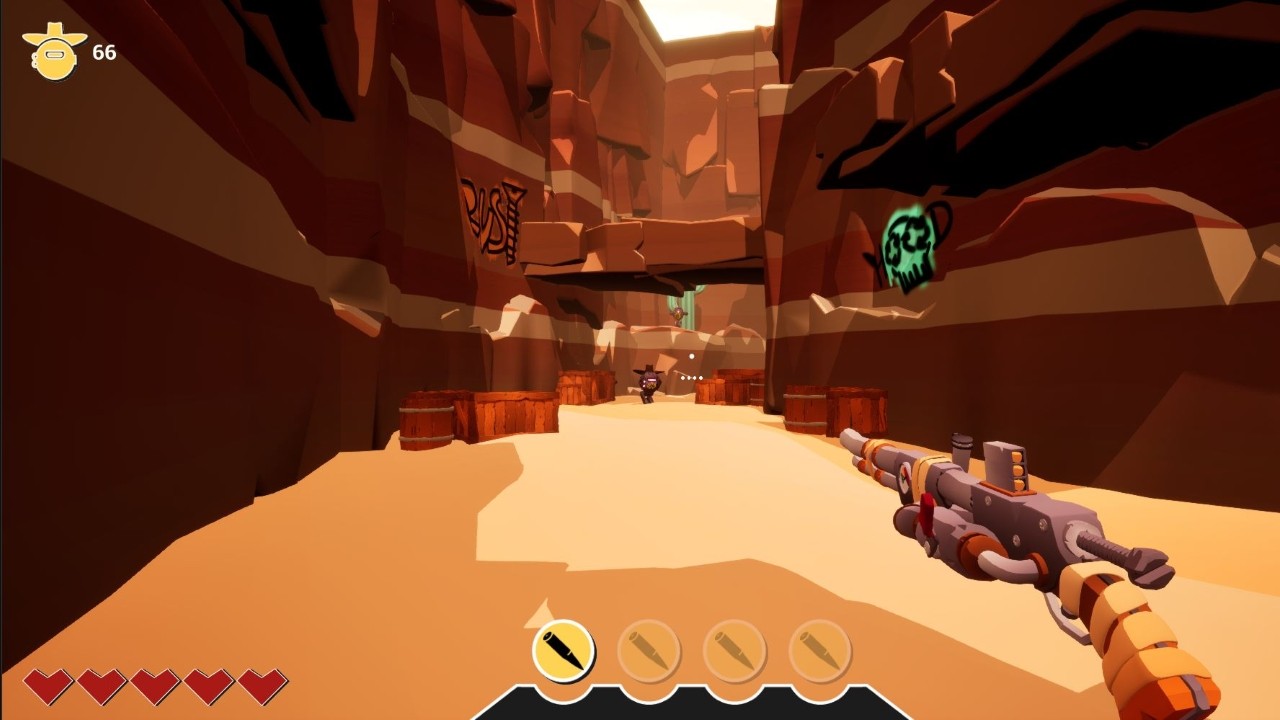
Task: Select the third empty bullet slot
Action: (x=736, y=652)
